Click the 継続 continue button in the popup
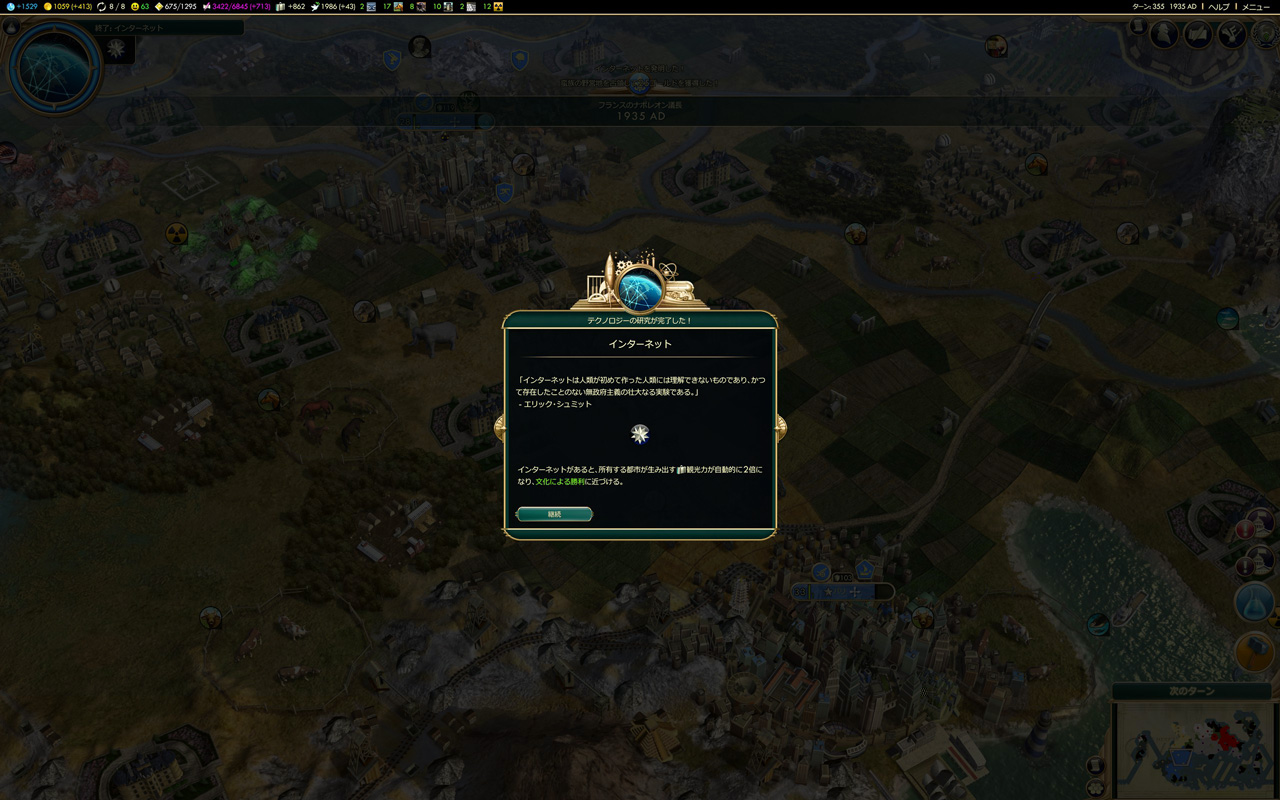The height and width of the screenshot is (800, 1280). pos(555,514)
